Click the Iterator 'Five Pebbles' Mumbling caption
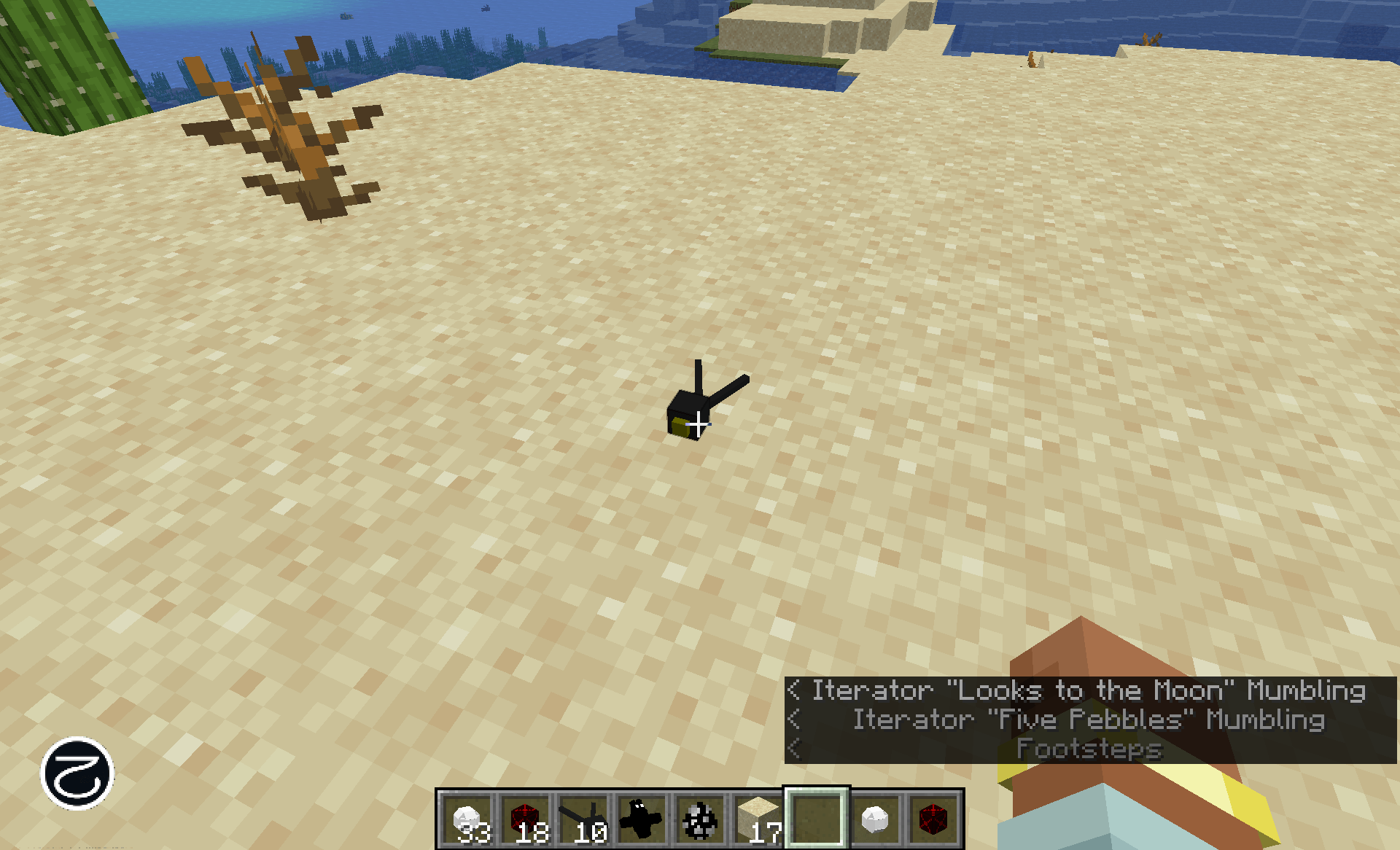The height and width of the screenshot is (850, 1400). coord(1089,720)
